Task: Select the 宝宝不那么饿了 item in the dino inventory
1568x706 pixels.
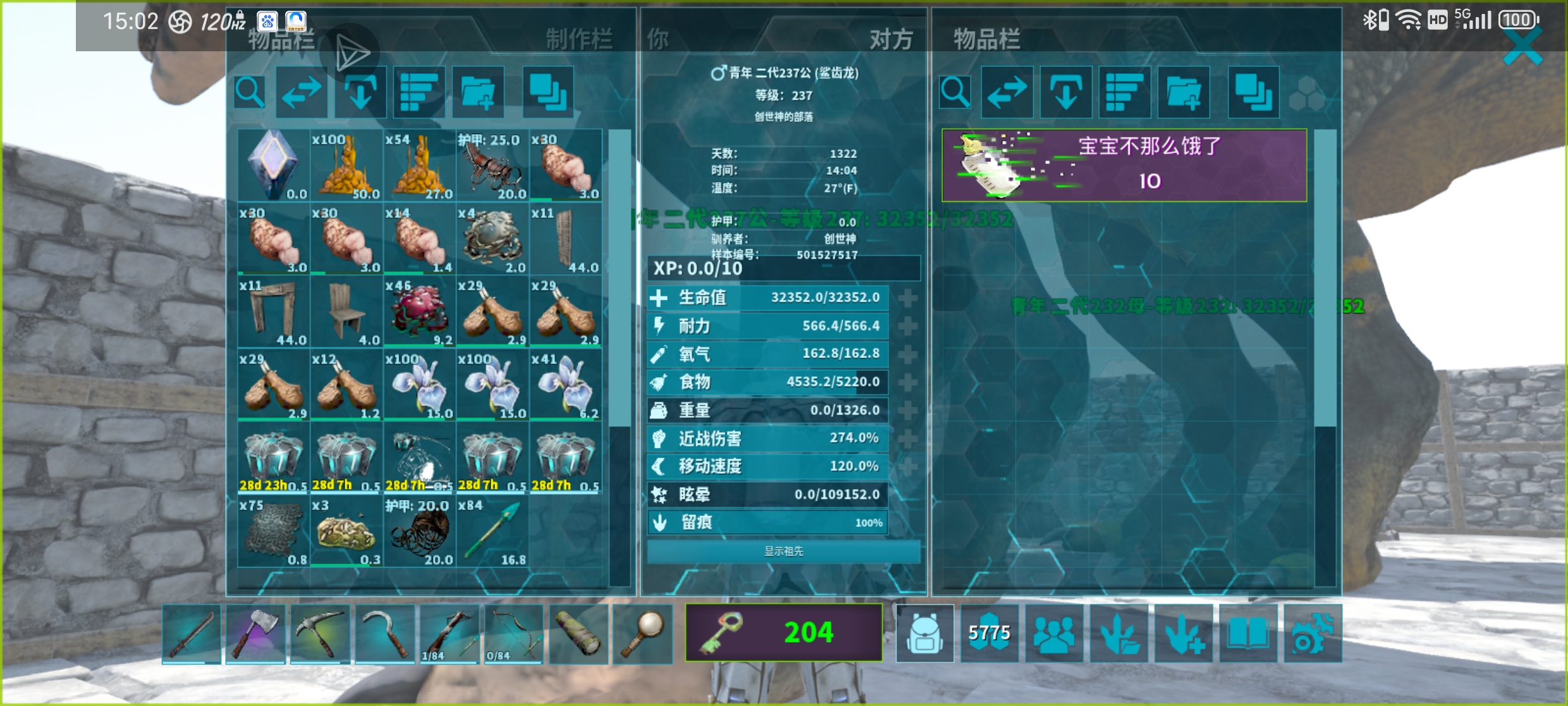Action: pyautogui.click(x=1124, y=166)
